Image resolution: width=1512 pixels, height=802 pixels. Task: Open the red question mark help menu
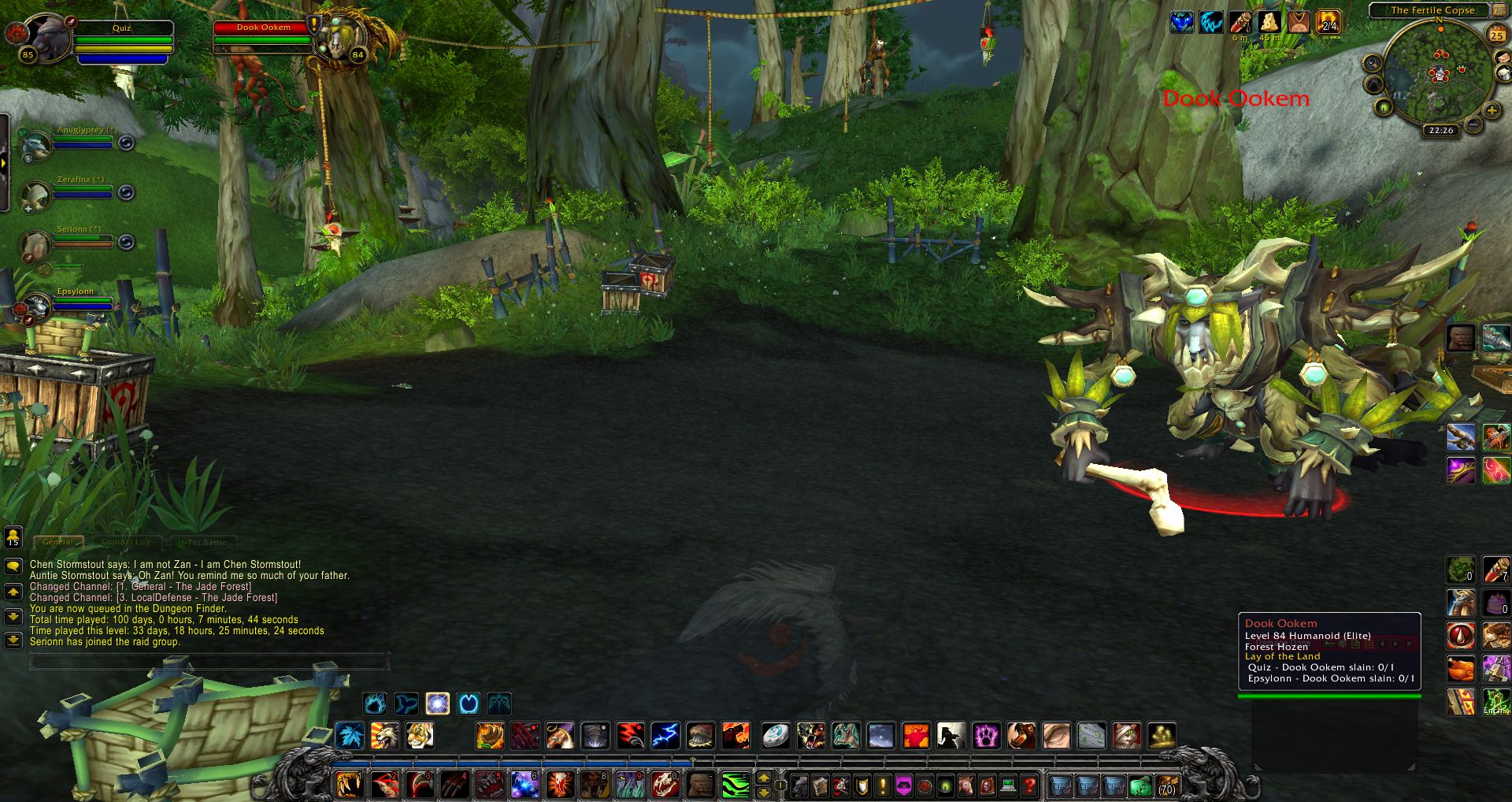(1028, 785)
